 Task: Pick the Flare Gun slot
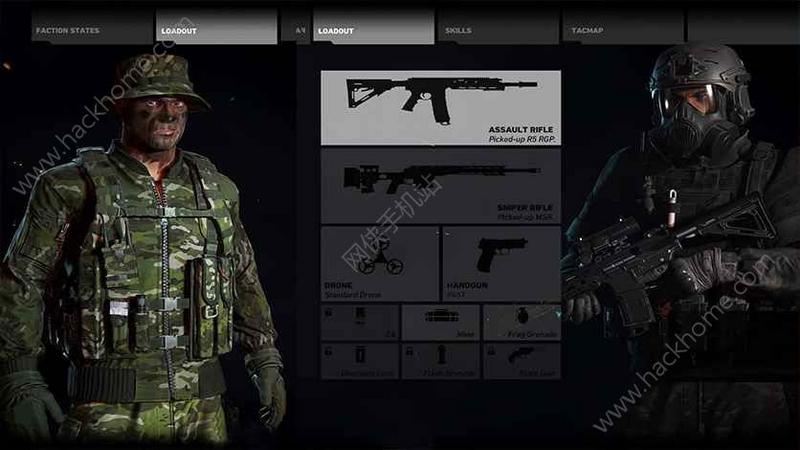(x=522, y=361)
